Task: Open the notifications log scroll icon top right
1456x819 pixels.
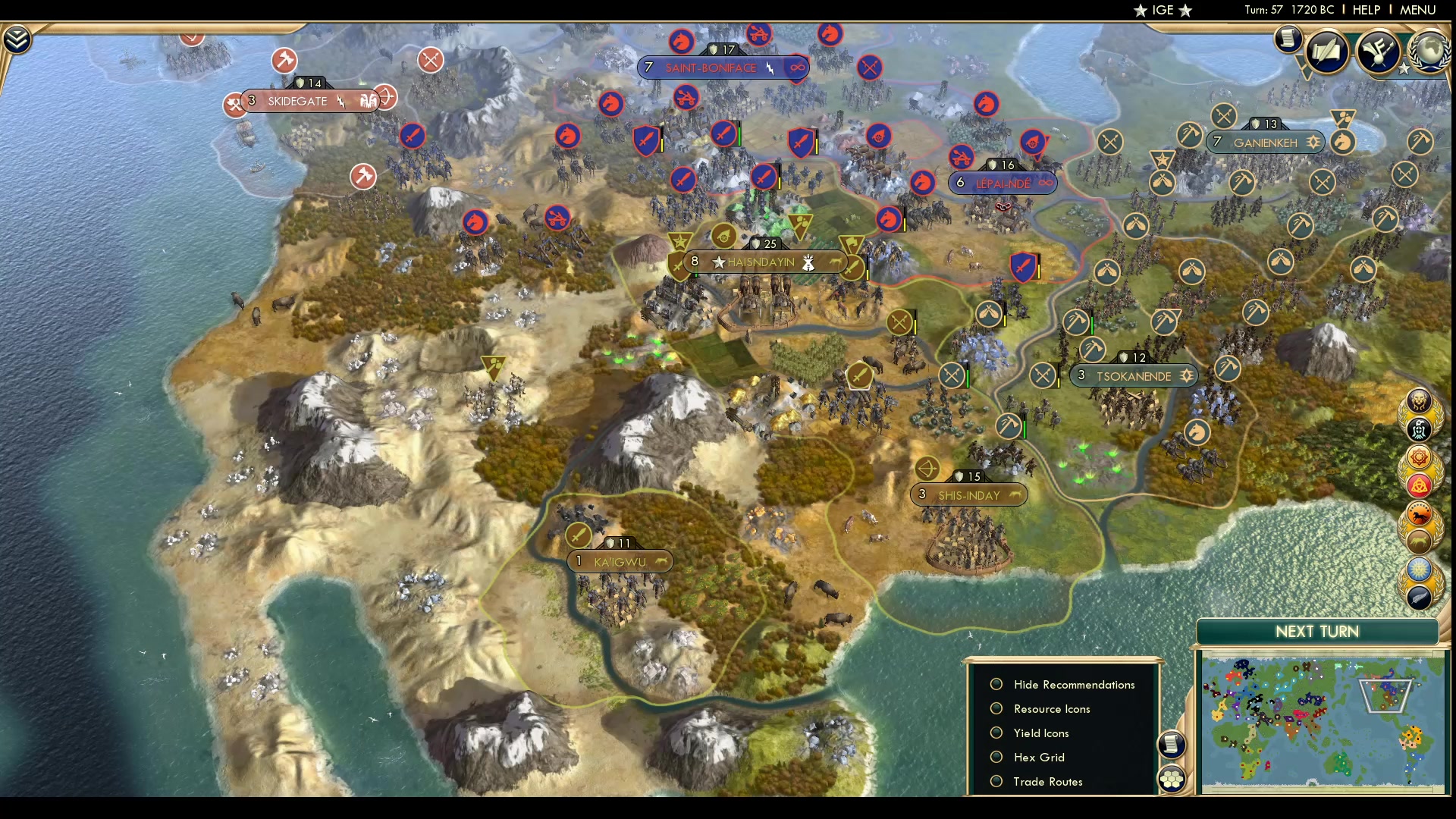Action: pos(1288,39)
